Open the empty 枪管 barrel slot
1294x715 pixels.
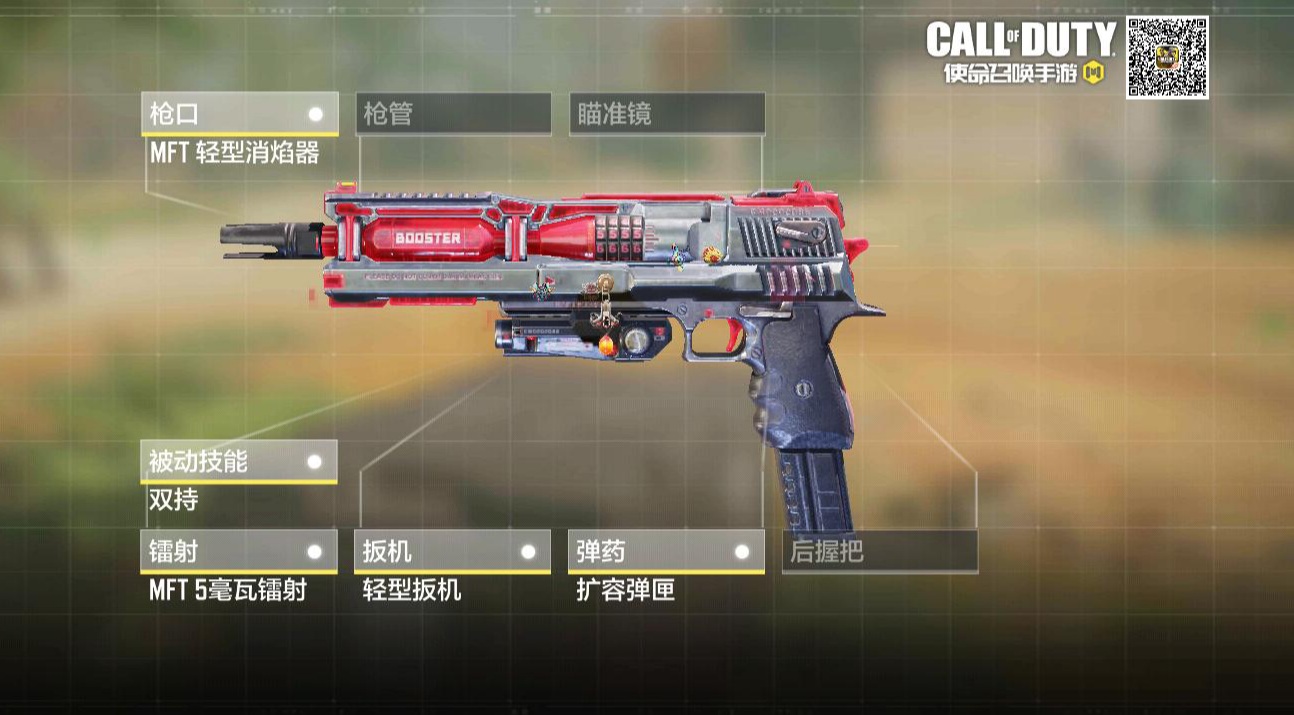click(x=453, y=114)
